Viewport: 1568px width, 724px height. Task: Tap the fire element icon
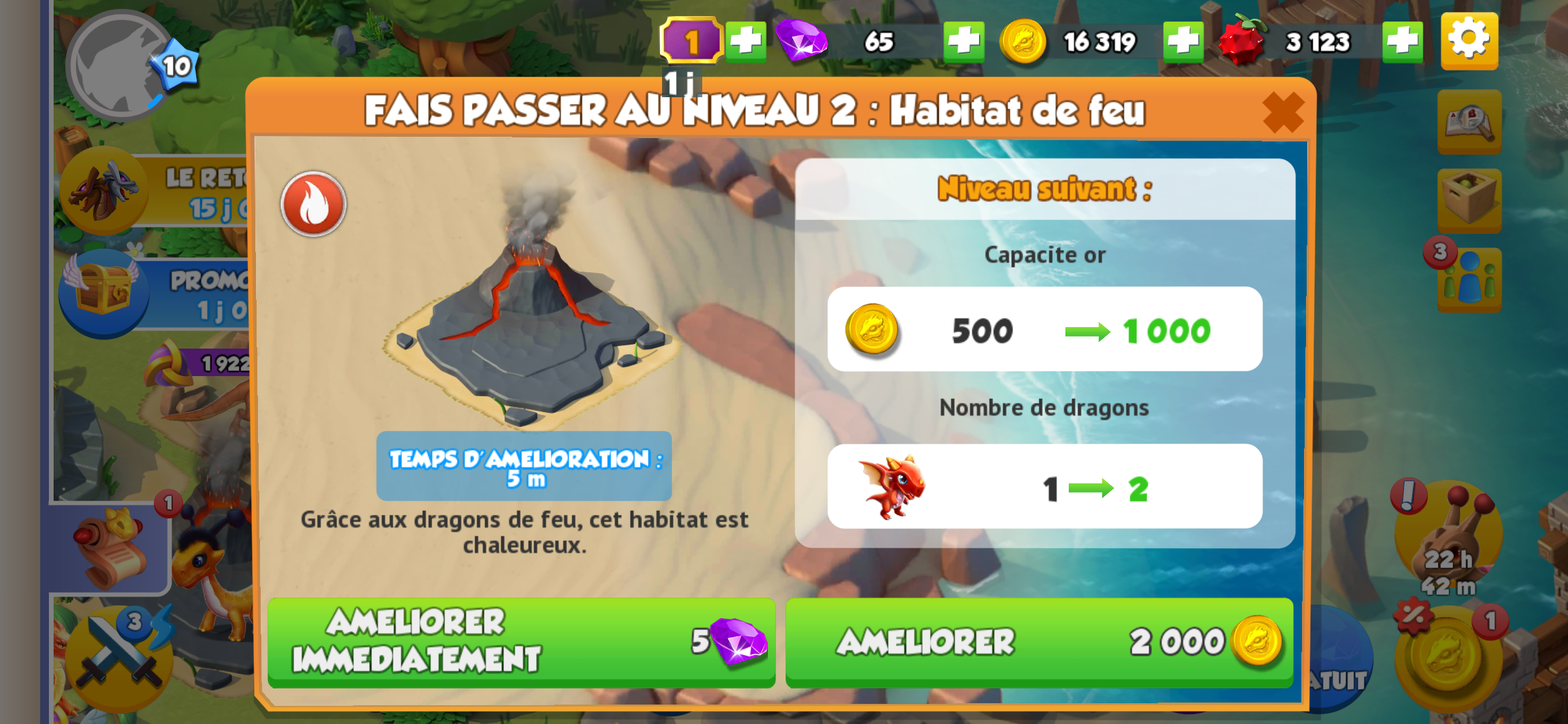coord(313,204)
